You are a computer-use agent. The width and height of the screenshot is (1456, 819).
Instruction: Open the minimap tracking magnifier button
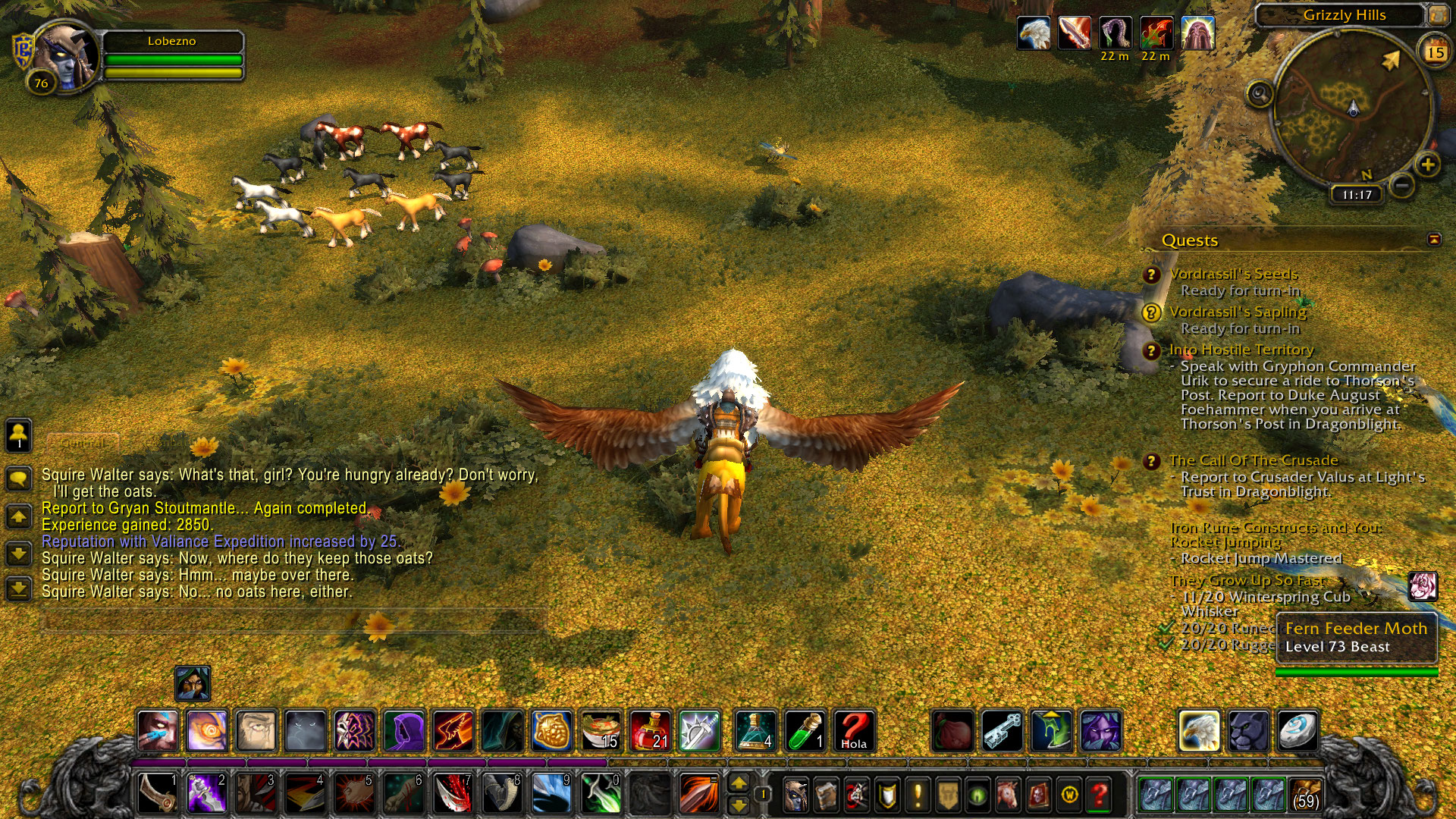tap(1260, 95)
